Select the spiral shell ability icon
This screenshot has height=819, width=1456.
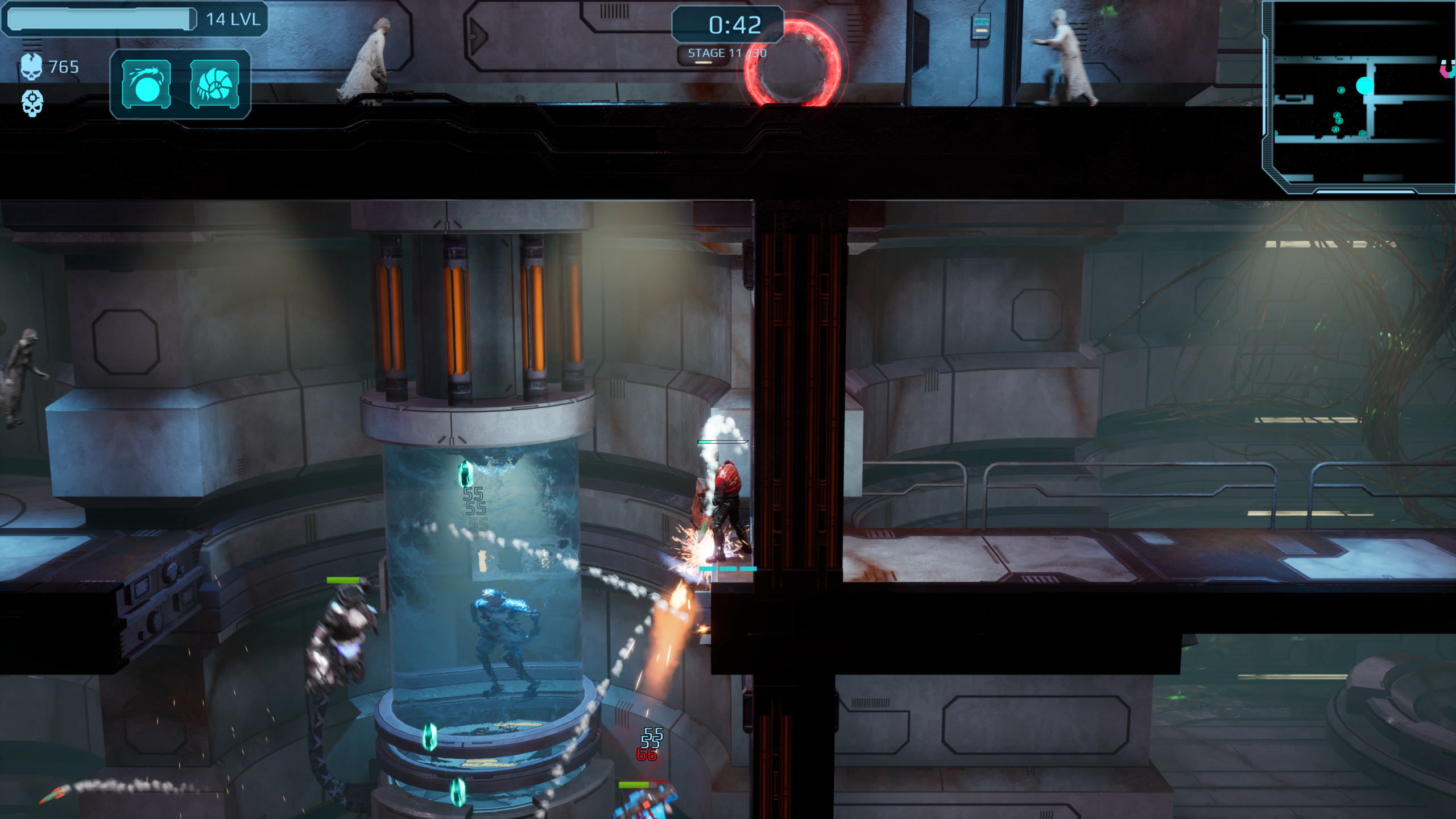(214, 84)
